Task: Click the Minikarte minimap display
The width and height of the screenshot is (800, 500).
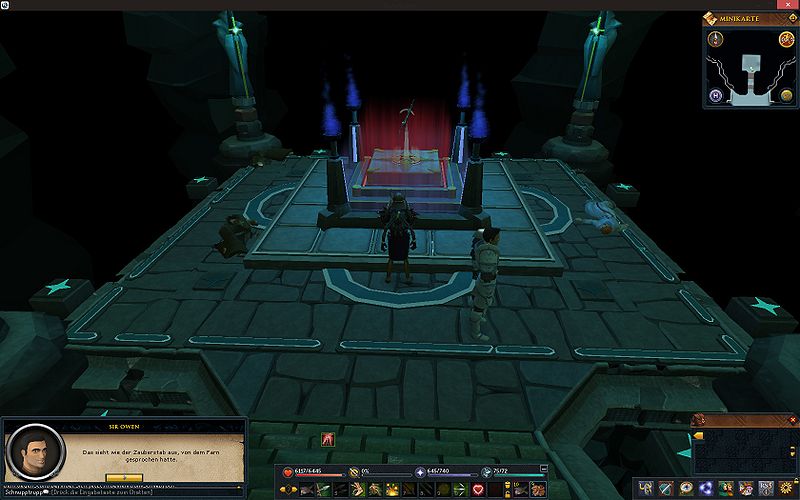Action: [750, 70]
